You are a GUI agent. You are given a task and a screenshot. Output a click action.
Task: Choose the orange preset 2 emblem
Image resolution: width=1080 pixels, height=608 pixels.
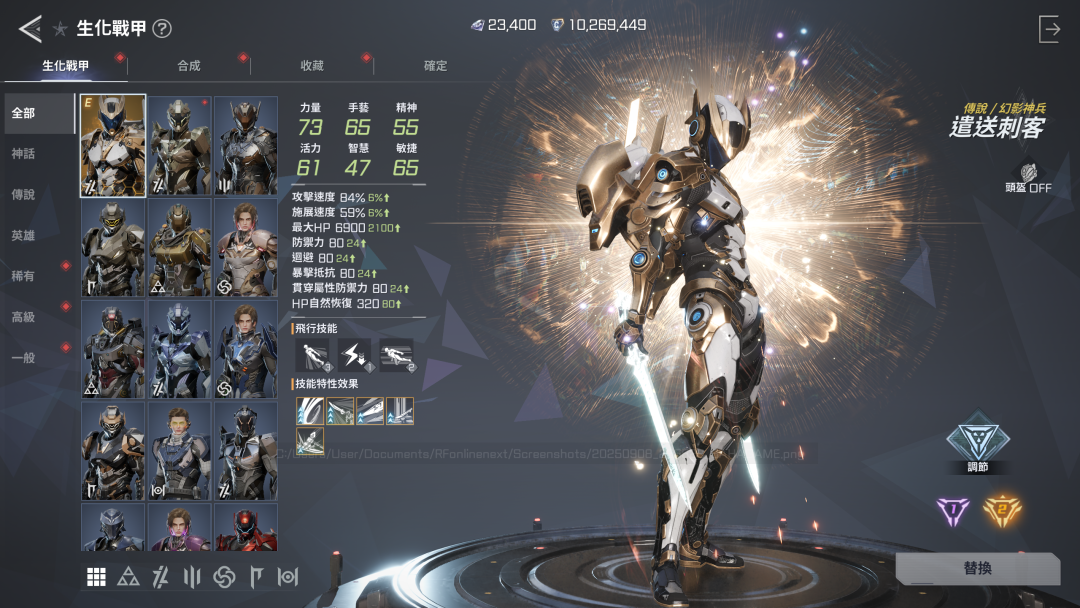[x=1001, y=512]
